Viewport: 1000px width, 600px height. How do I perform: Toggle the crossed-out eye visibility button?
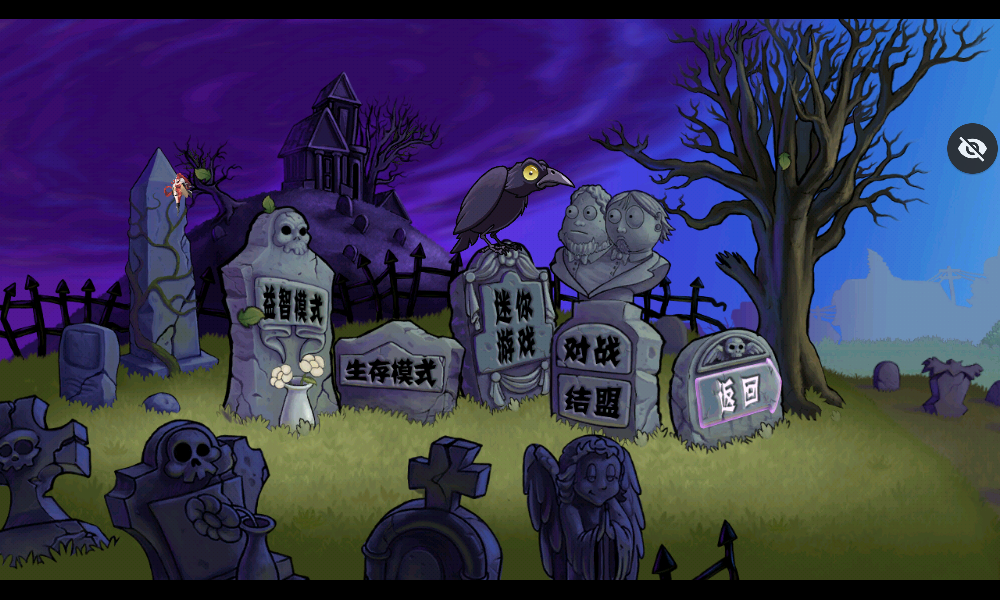(972, 149)
